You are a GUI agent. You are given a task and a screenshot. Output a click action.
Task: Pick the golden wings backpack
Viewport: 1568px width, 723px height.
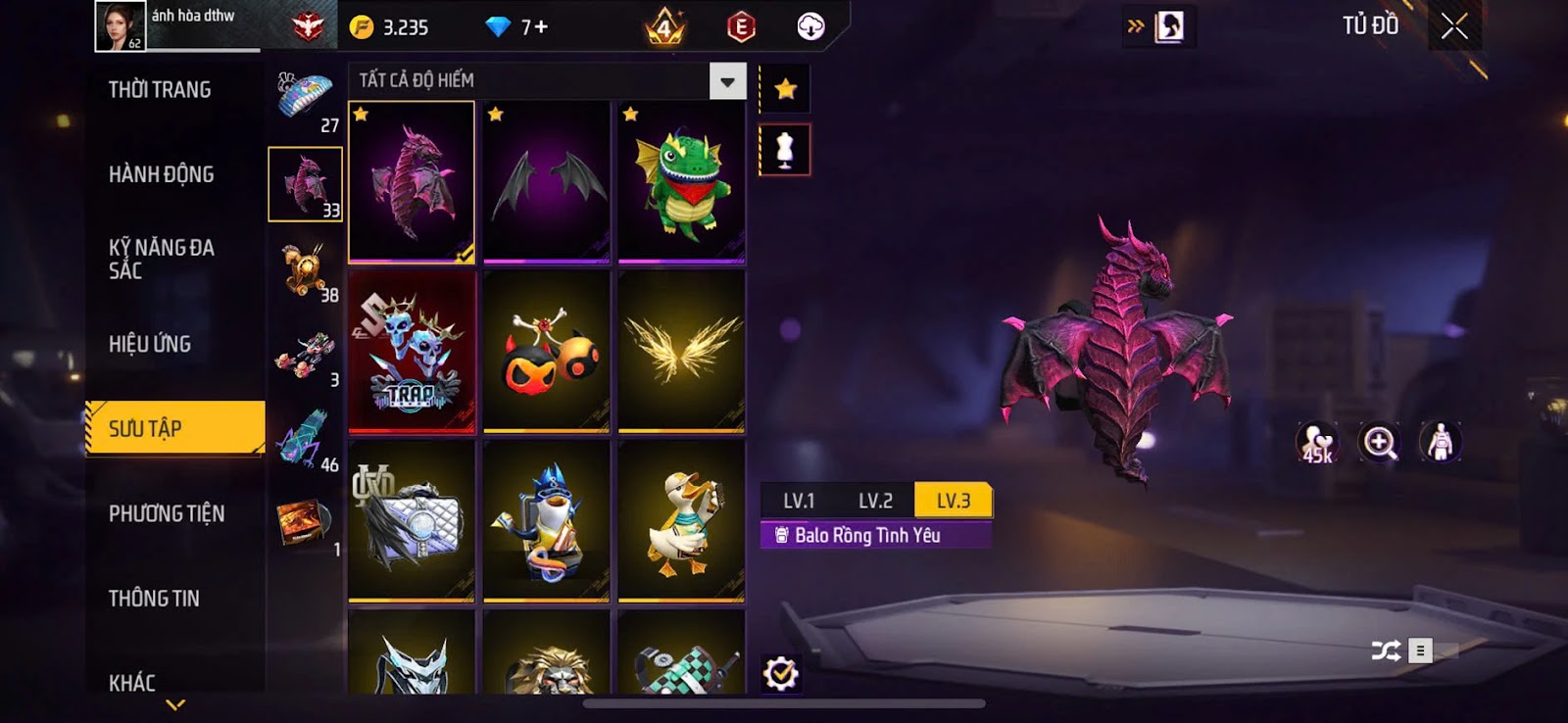pos(682,351)
